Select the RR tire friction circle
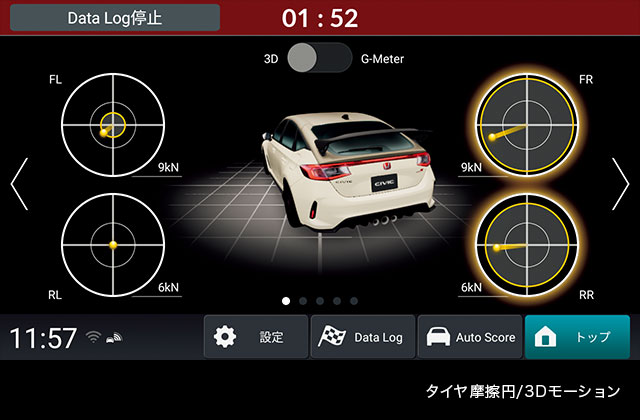 pyautogui.click(x=525, y=243)
